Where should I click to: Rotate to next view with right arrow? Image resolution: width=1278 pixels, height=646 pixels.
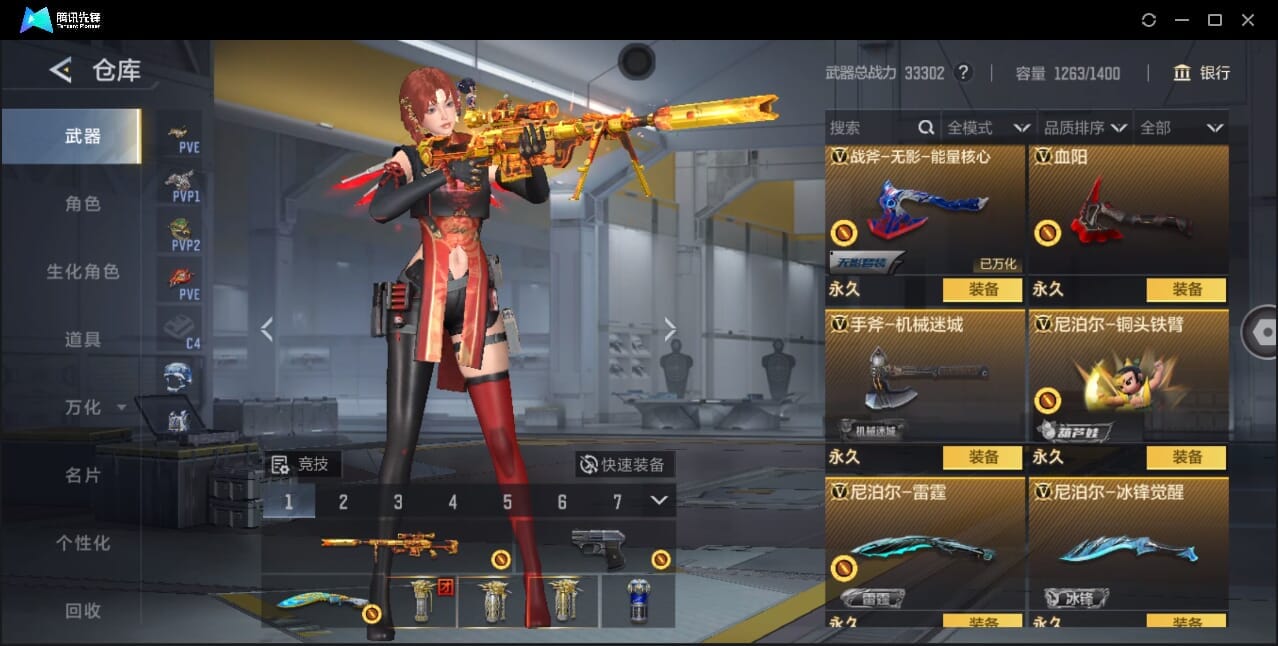[x=670, y=329]
